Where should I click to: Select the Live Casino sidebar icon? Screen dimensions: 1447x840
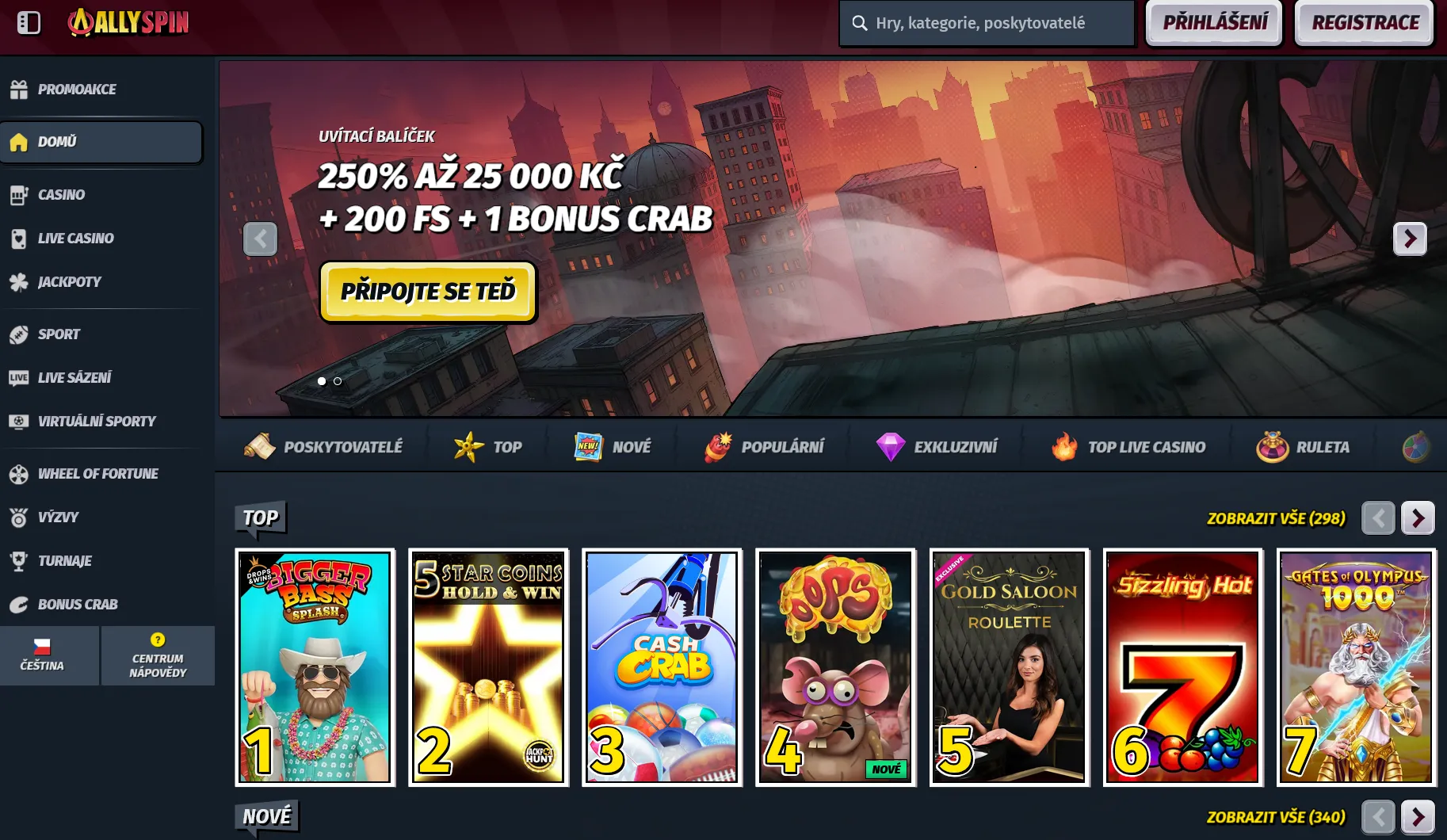pyautogui.click(x=19, y=238)
